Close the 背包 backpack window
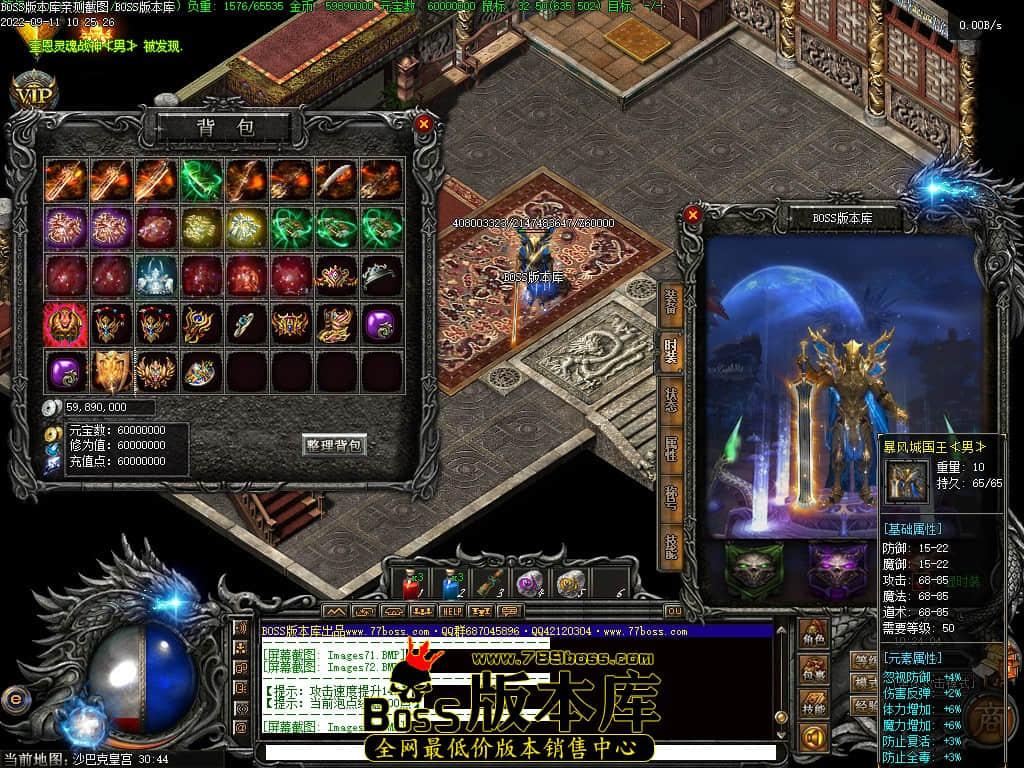 click(x=424, y=124)
